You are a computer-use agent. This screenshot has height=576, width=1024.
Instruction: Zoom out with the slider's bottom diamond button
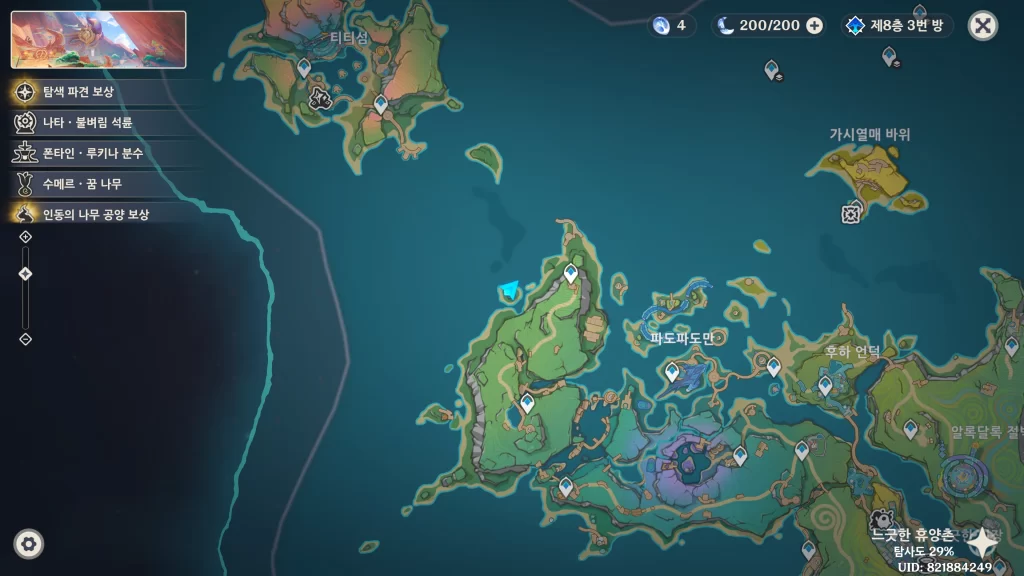[x=26, y=339]
